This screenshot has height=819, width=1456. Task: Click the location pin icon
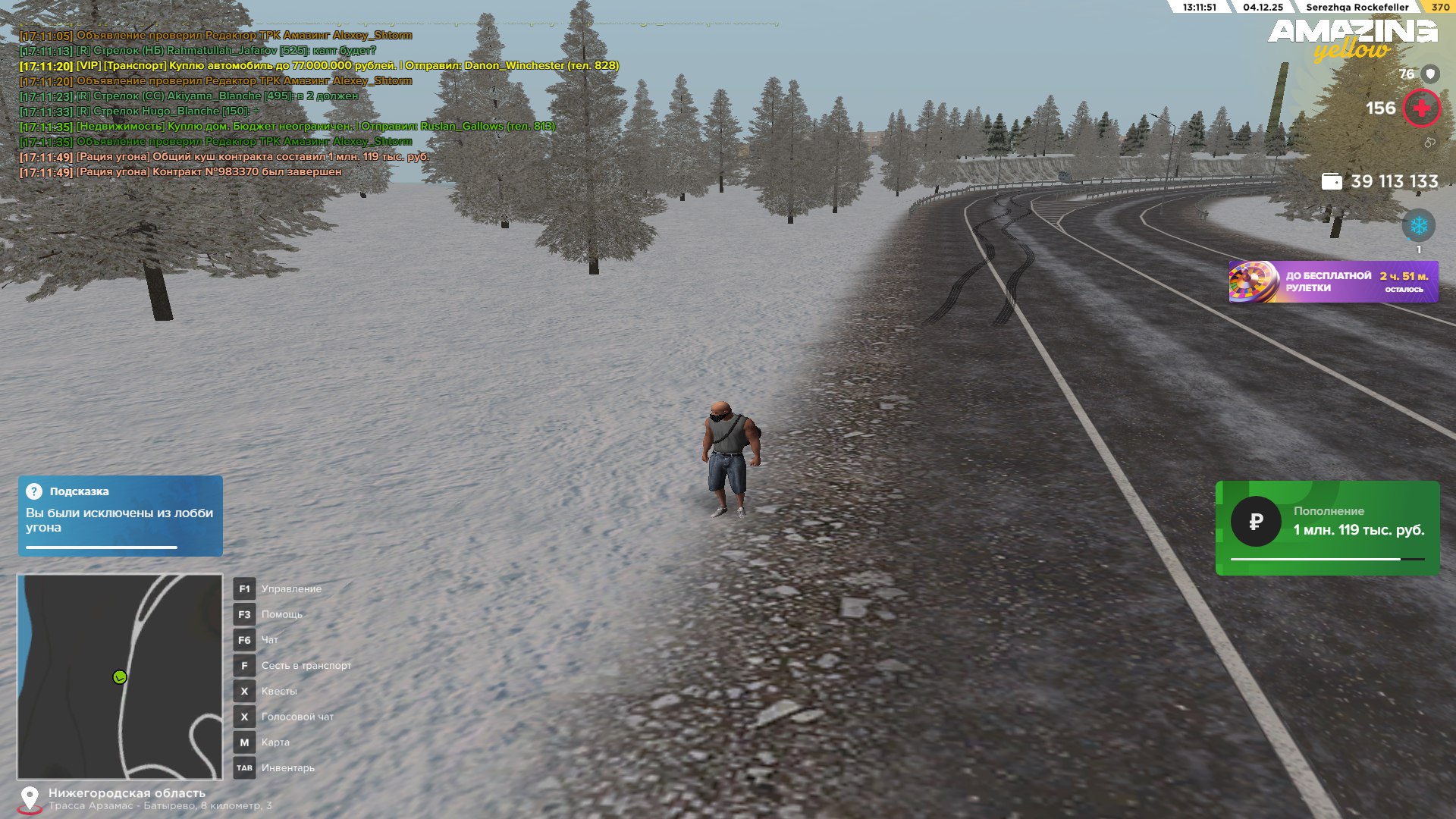coord(30,799)
